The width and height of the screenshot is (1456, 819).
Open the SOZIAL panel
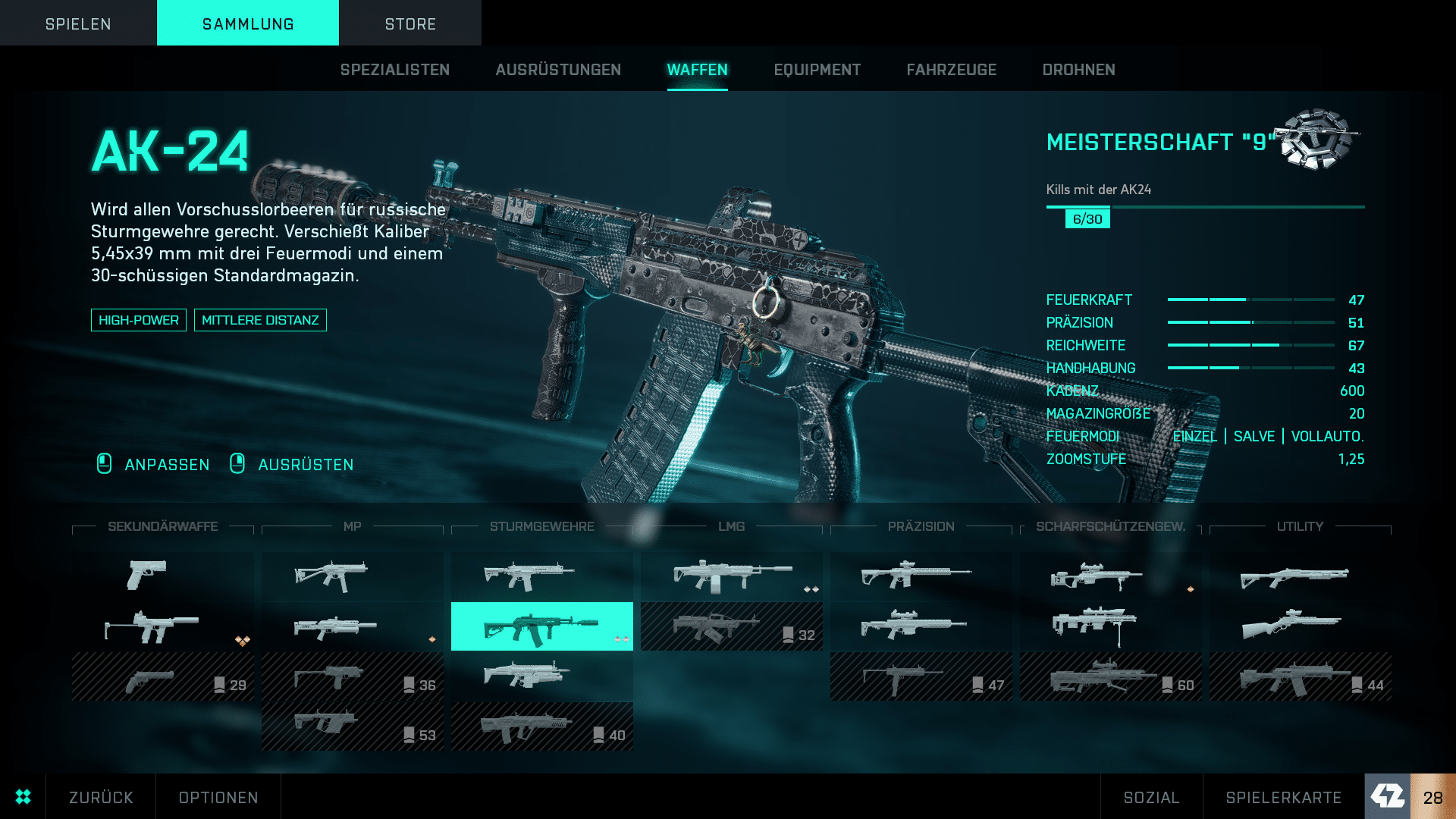[1151, 797]
